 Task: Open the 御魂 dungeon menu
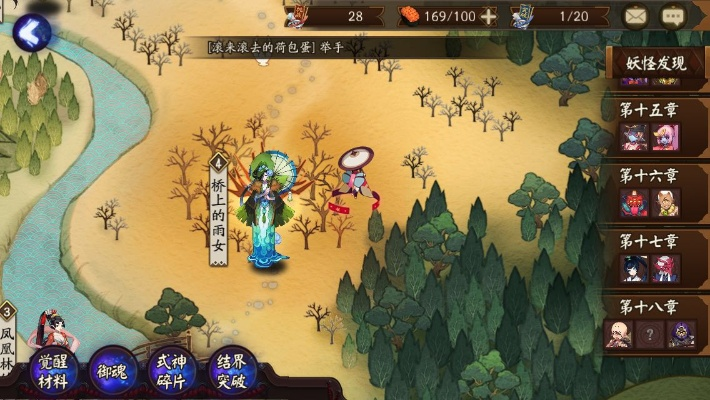pos(112,369)
